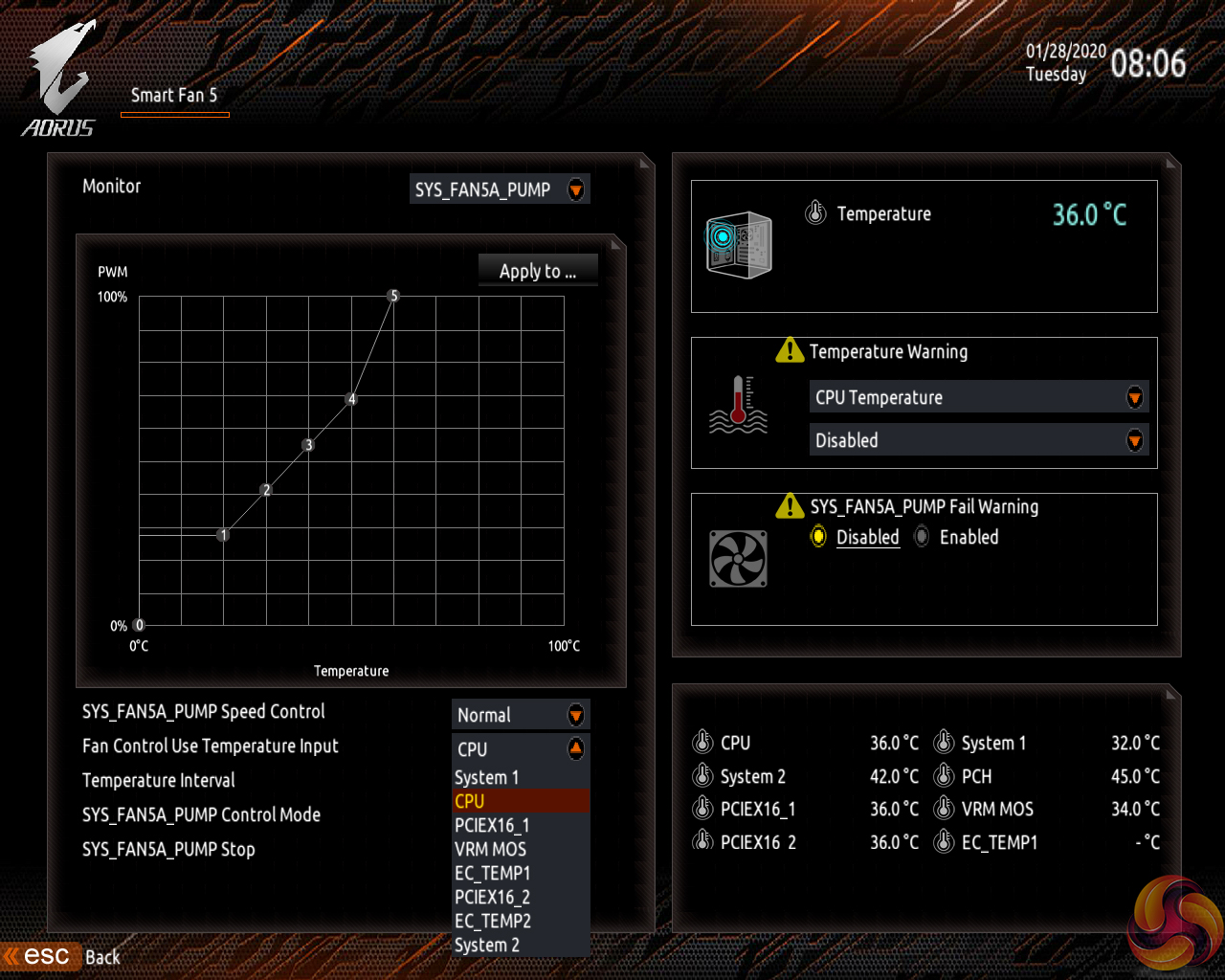Image resolution: width=1225 pixels, height=980 pixels.
Task: Select the Smart Fan 5 tab
Action: (x=174, y=96)
